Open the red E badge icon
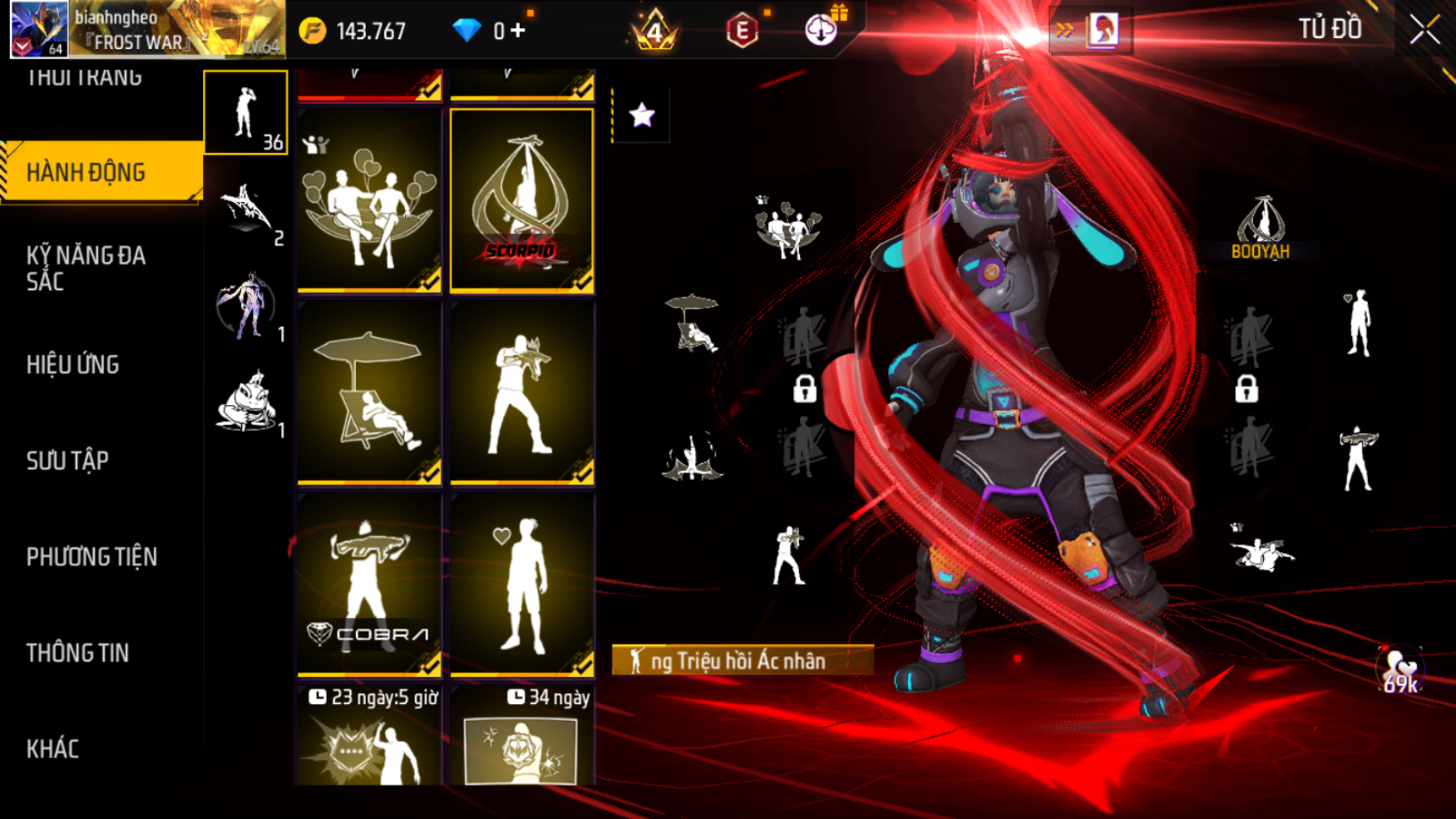 coord(741,31)
